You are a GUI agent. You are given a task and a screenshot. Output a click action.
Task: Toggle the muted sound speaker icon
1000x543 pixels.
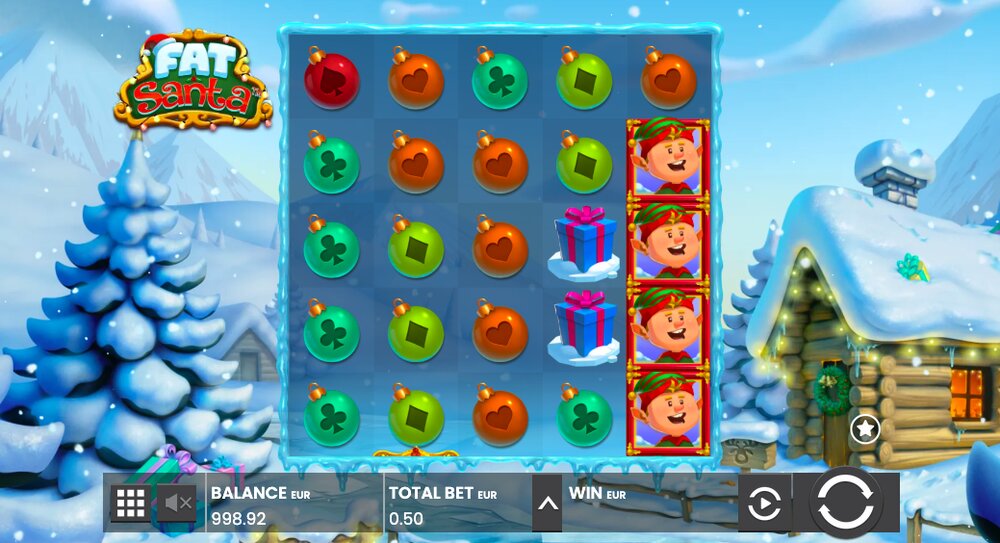click(179, 503)
